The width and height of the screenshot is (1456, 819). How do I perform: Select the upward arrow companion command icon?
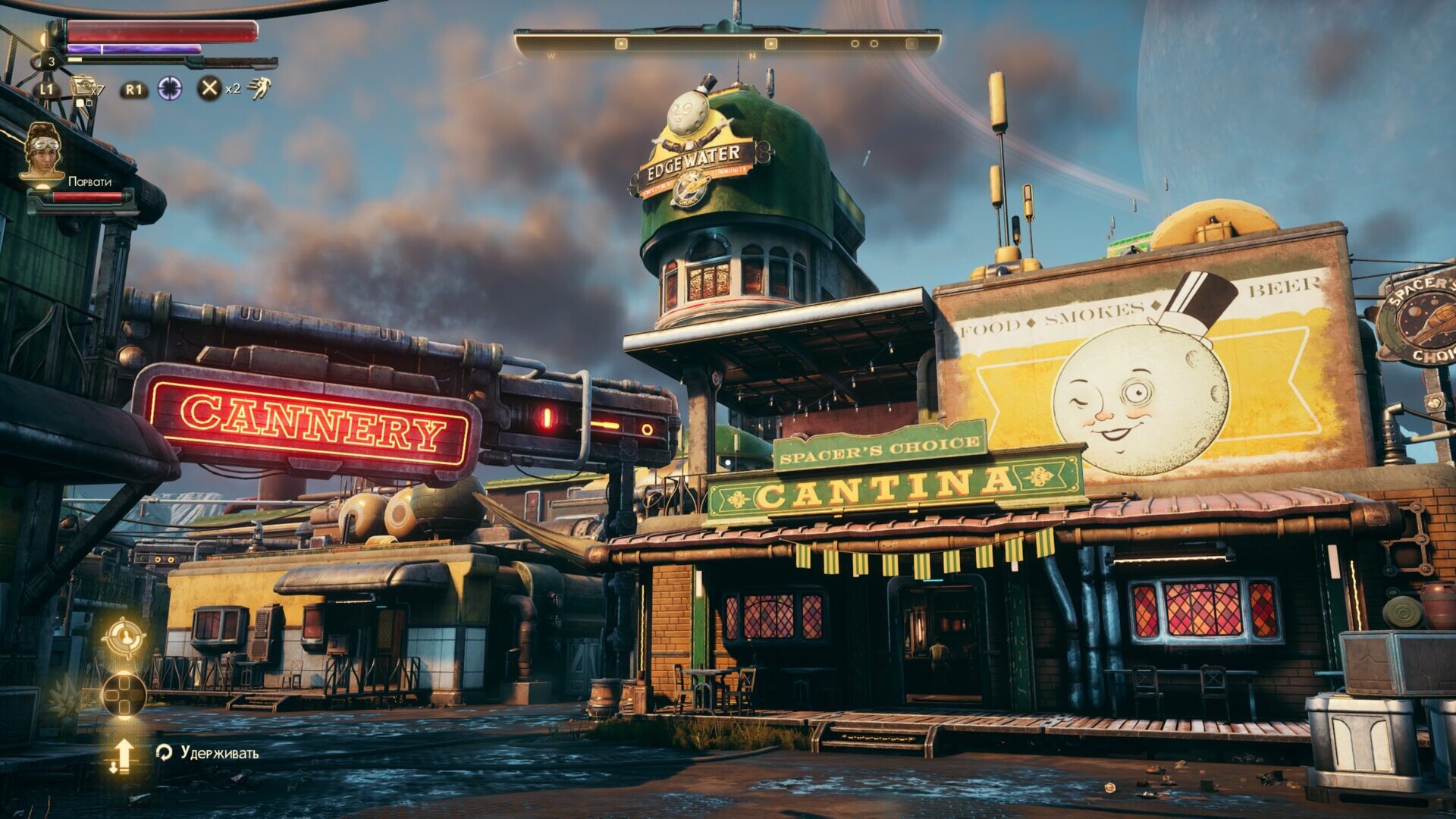tap(123, 755)
